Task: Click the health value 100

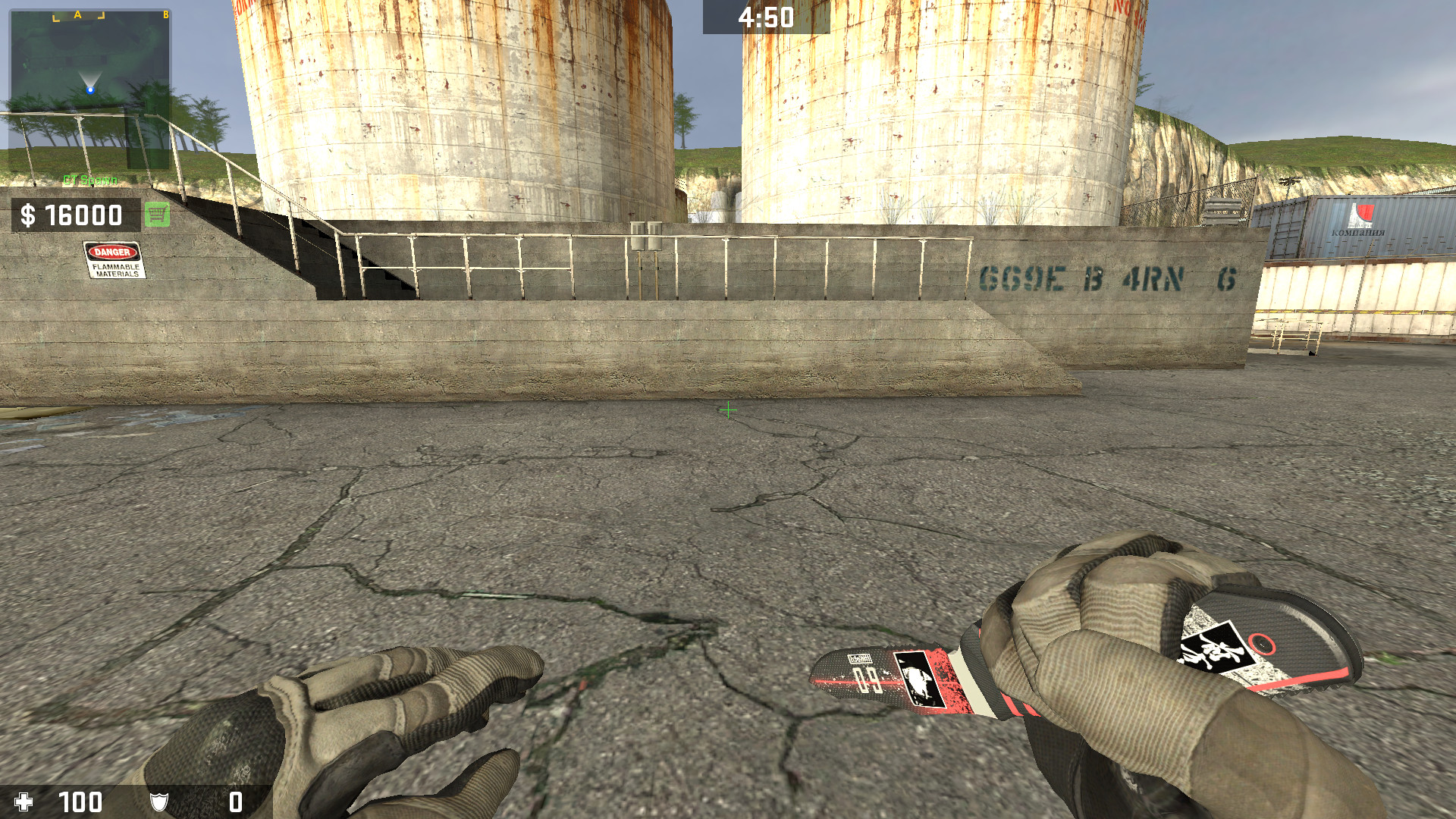Action: point(80,802)
